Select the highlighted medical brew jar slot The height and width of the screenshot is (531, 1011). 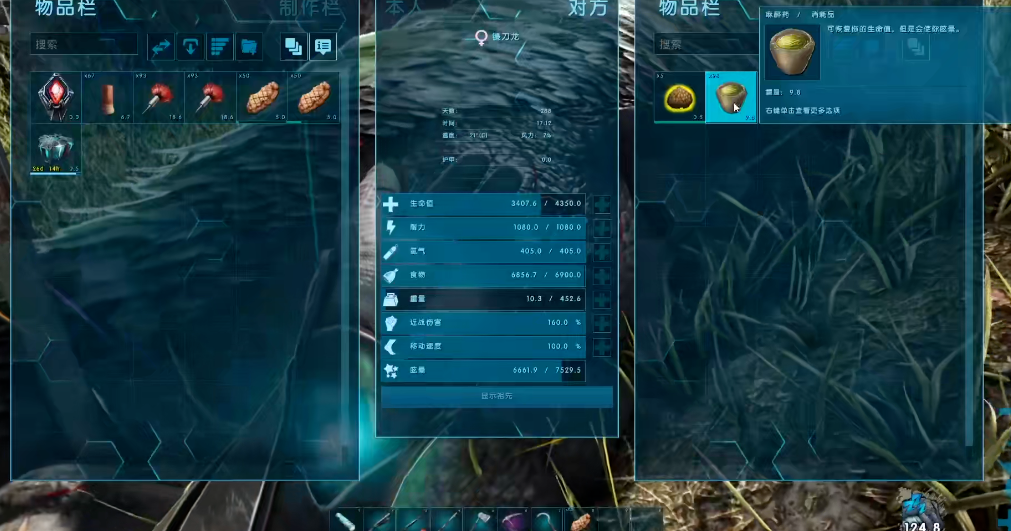pos(731,97)
